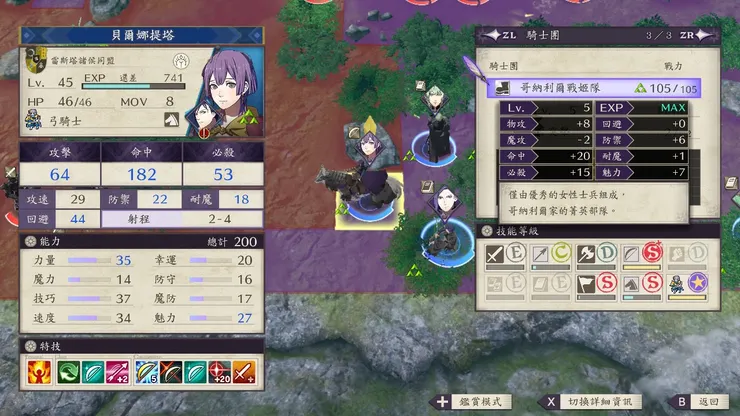Select the blue bow skill marked 5
The height and width of the screenshot is (416, 740).
pos(145,373)
